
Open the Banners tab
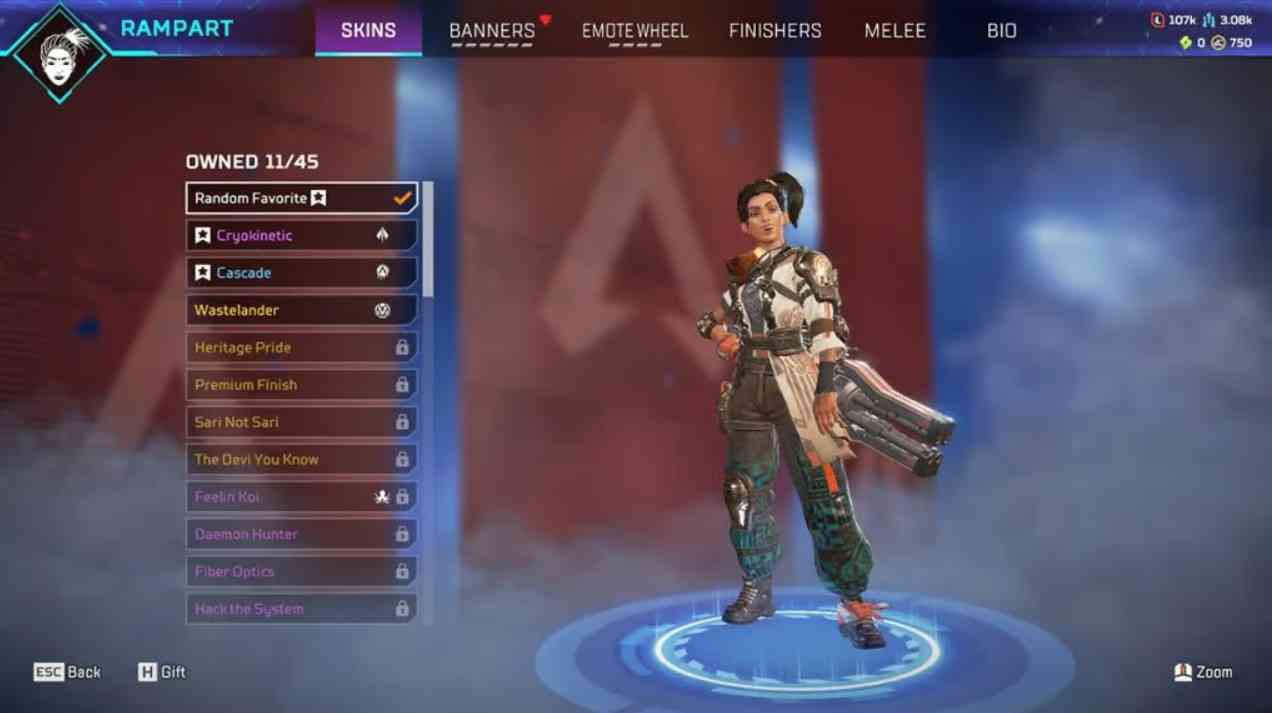click(492, 31)
